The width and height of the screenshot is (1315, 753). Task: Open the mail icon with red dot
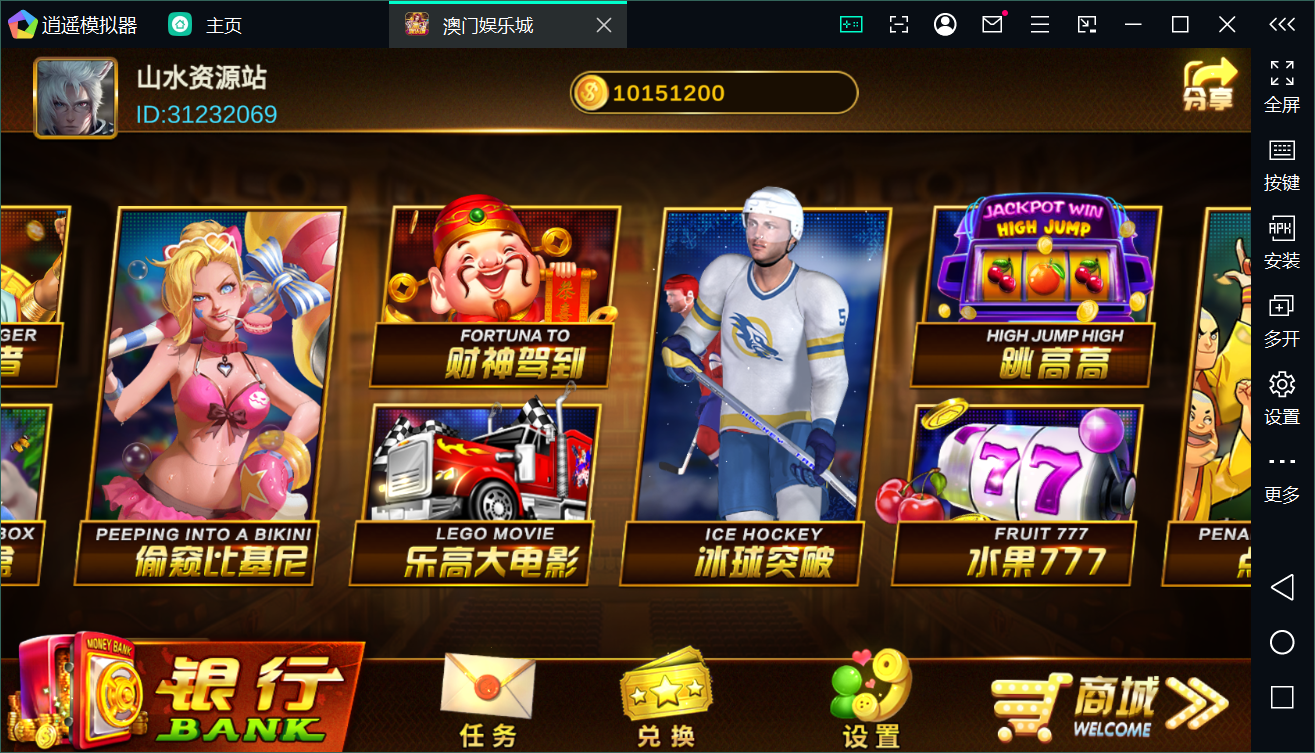[x=992, y=23]
